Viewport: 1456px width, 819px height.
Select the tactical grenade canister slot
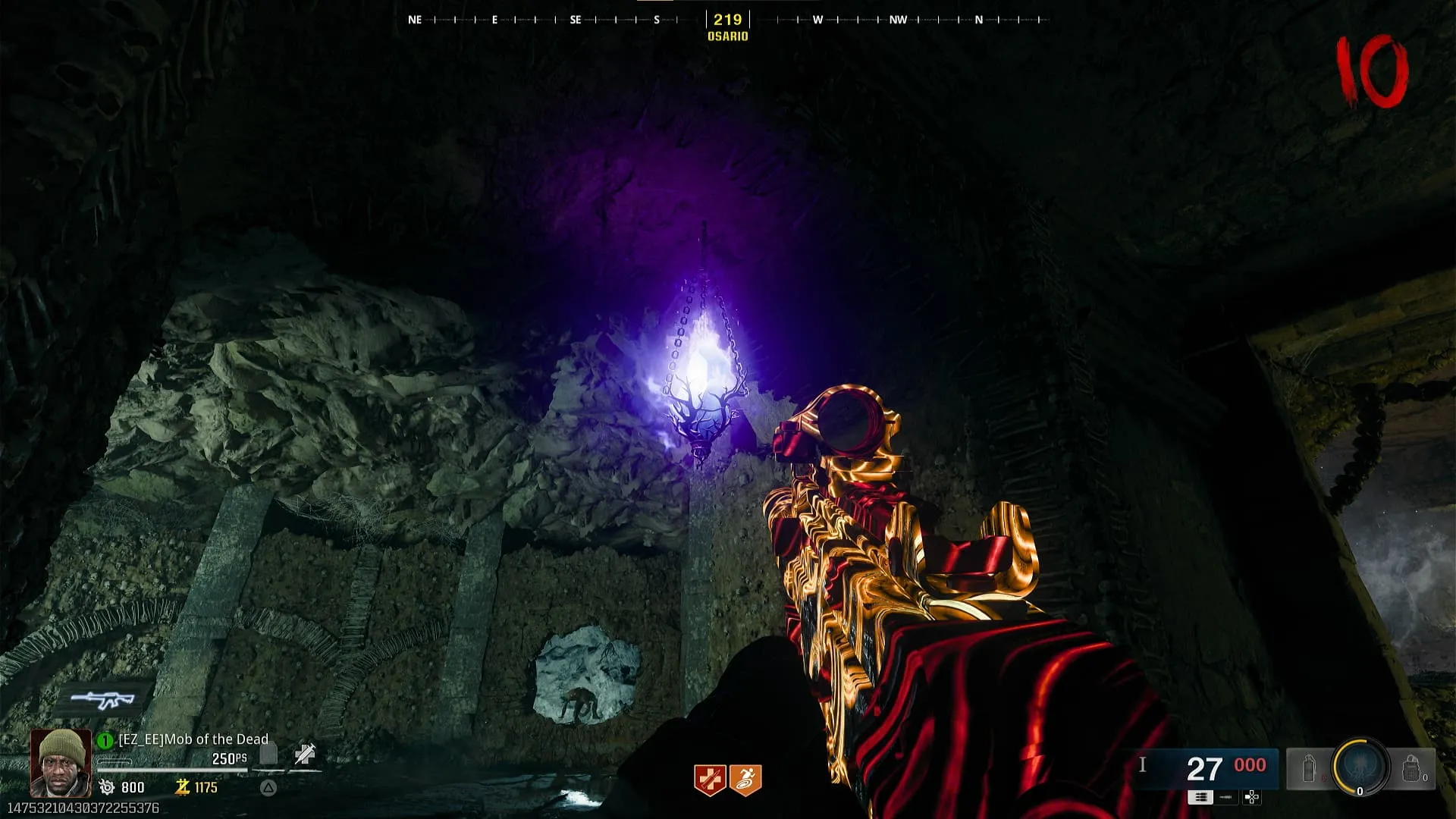[x=1309, y=769]
